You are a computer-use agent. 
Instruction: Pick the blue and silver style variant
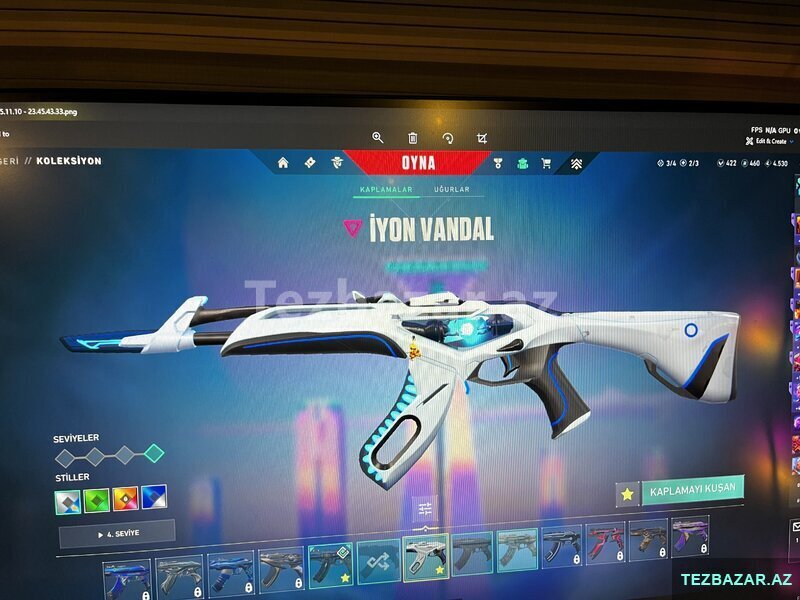(154, 497)
